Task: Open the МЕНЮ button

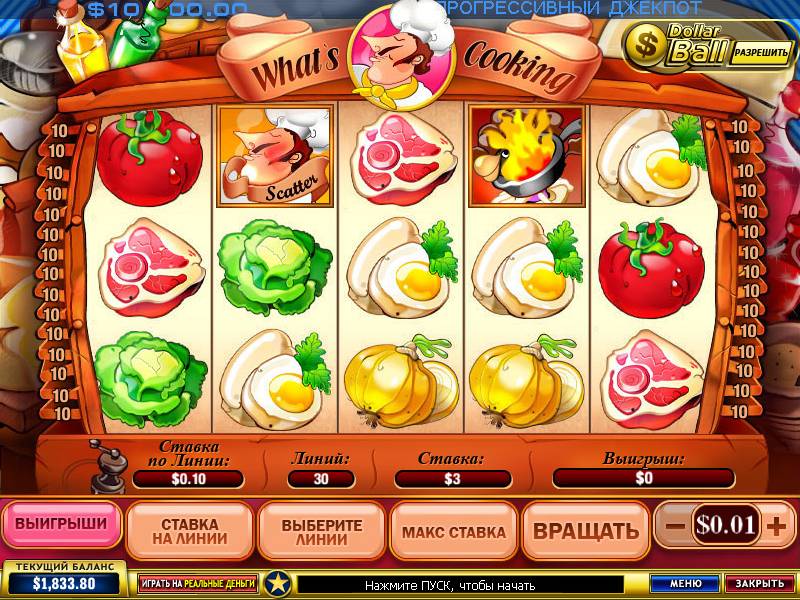Action: 686,583
